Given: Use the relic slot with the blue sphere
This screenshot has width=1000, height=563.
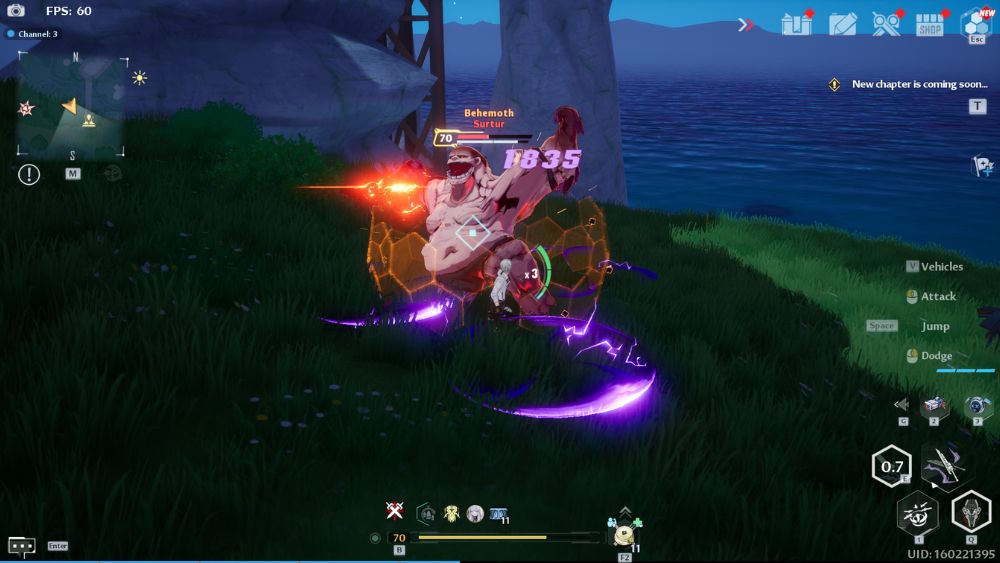Looking at the screenshot, I should coord(976,405).
